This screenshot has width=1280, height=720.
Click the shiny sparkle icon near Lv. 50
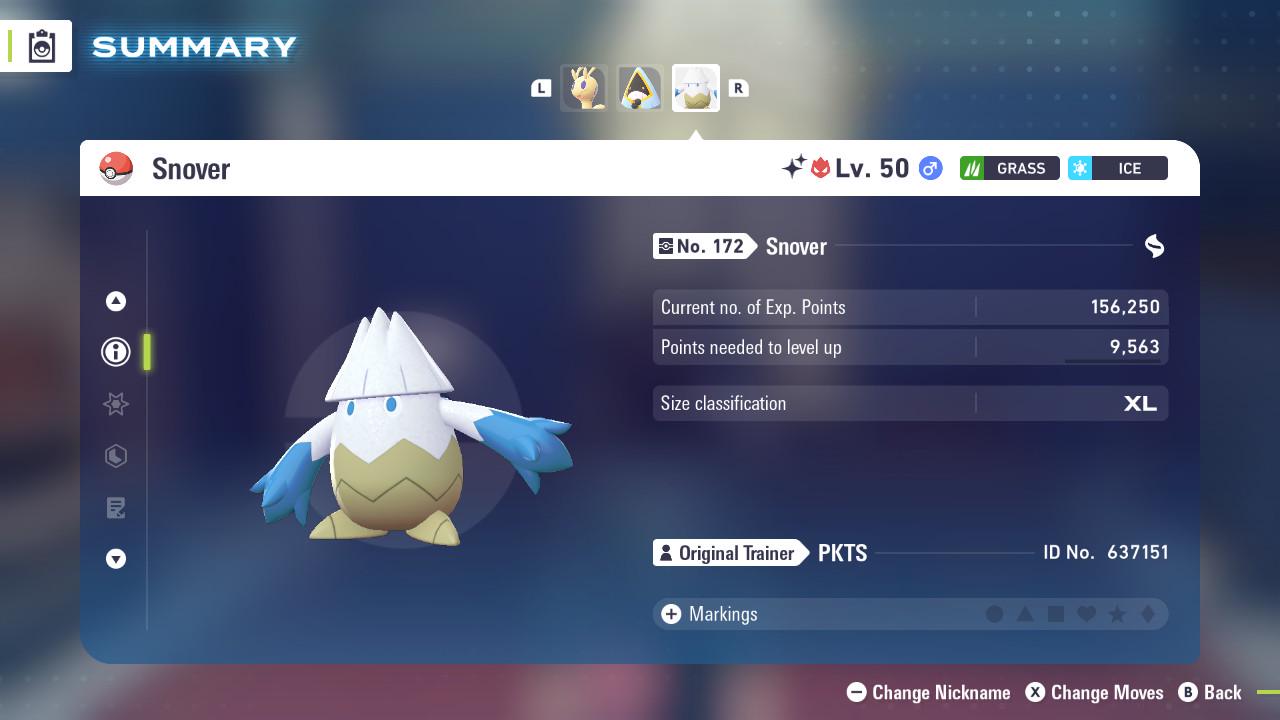(x=790, y=166)
